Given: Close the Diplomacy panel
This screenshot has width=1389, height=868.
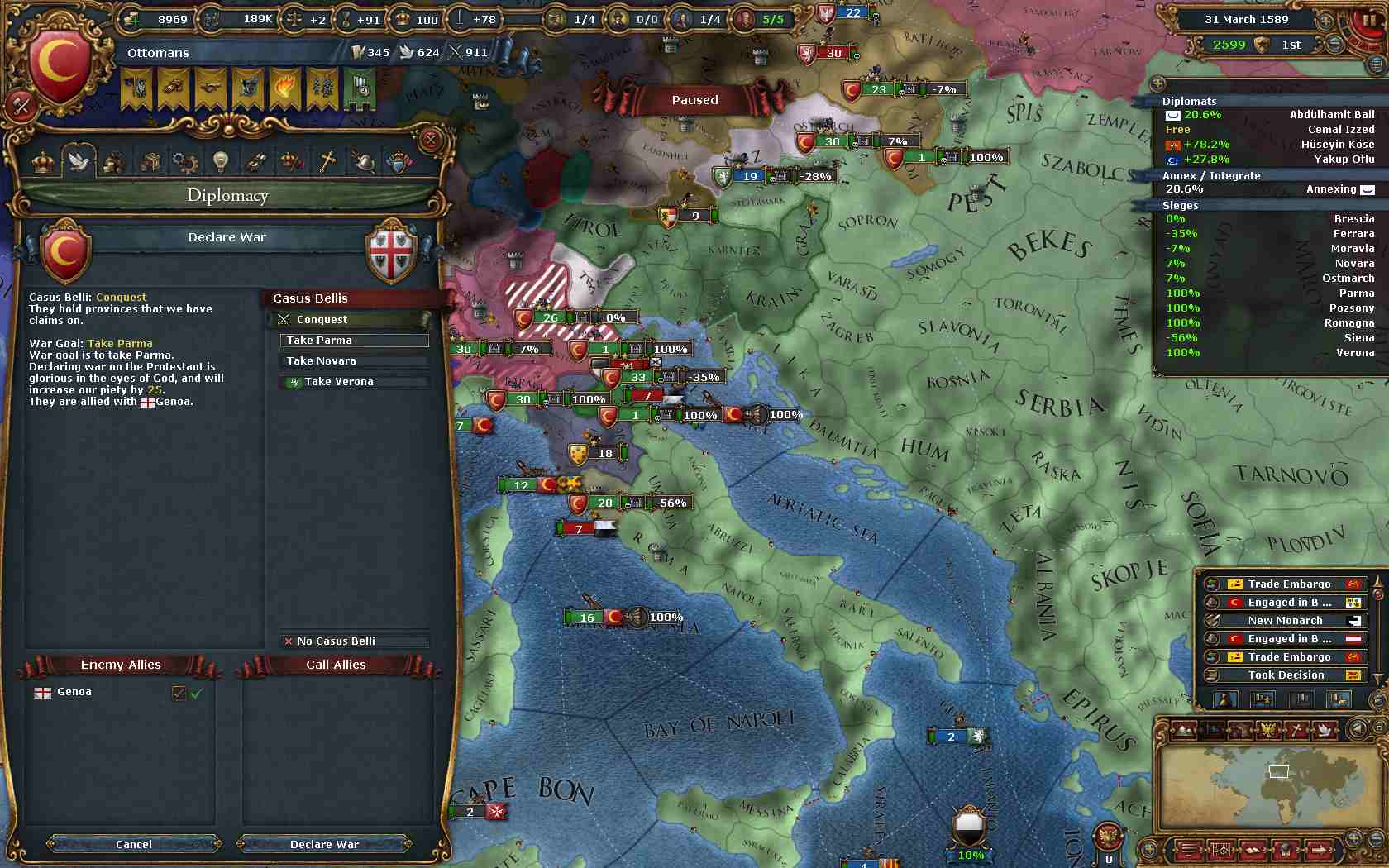Looking at the screenshot, I should [430, 141].
